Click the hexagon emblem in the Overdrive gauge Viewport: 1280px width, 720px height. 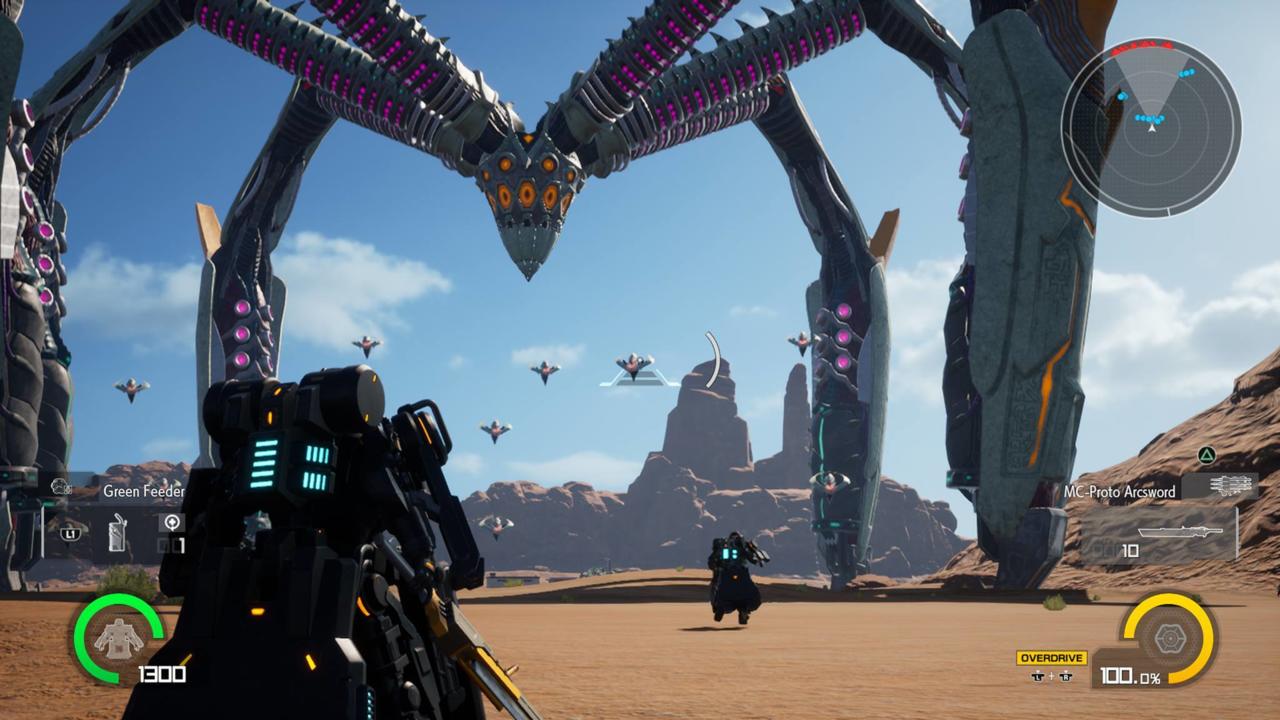coord(1172,636)
